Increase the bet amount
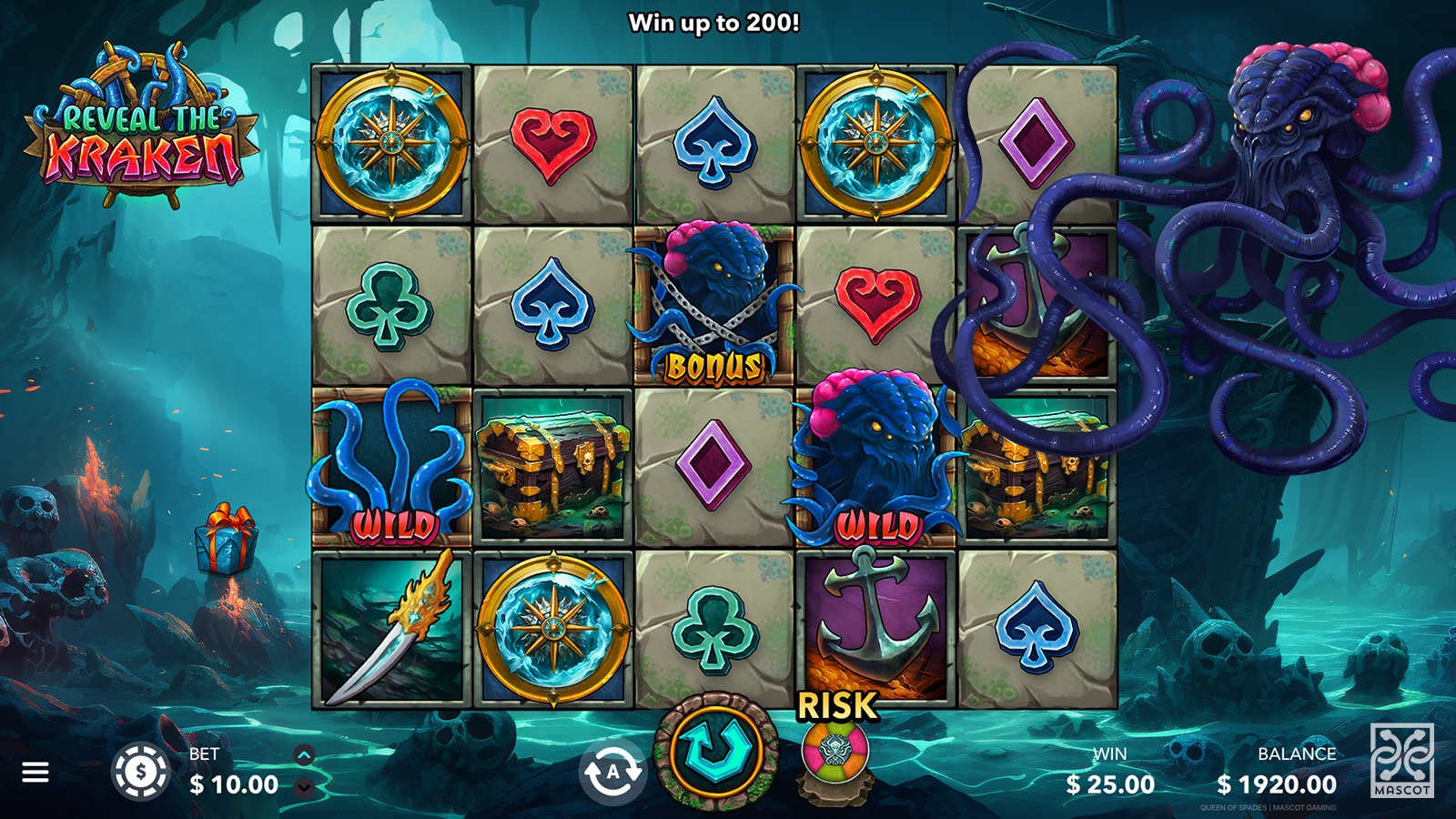Viewport: 1456px width, 819px height. coord(304,754)
